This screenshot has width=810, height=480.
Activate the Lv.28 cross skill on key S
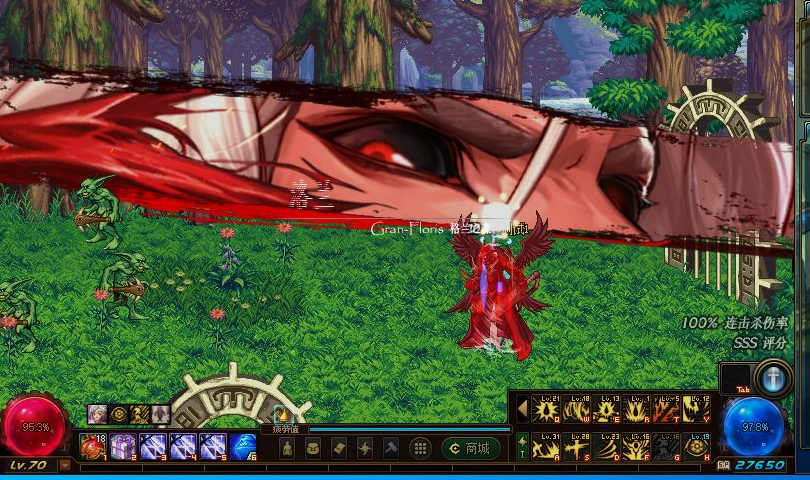[576, 447]
